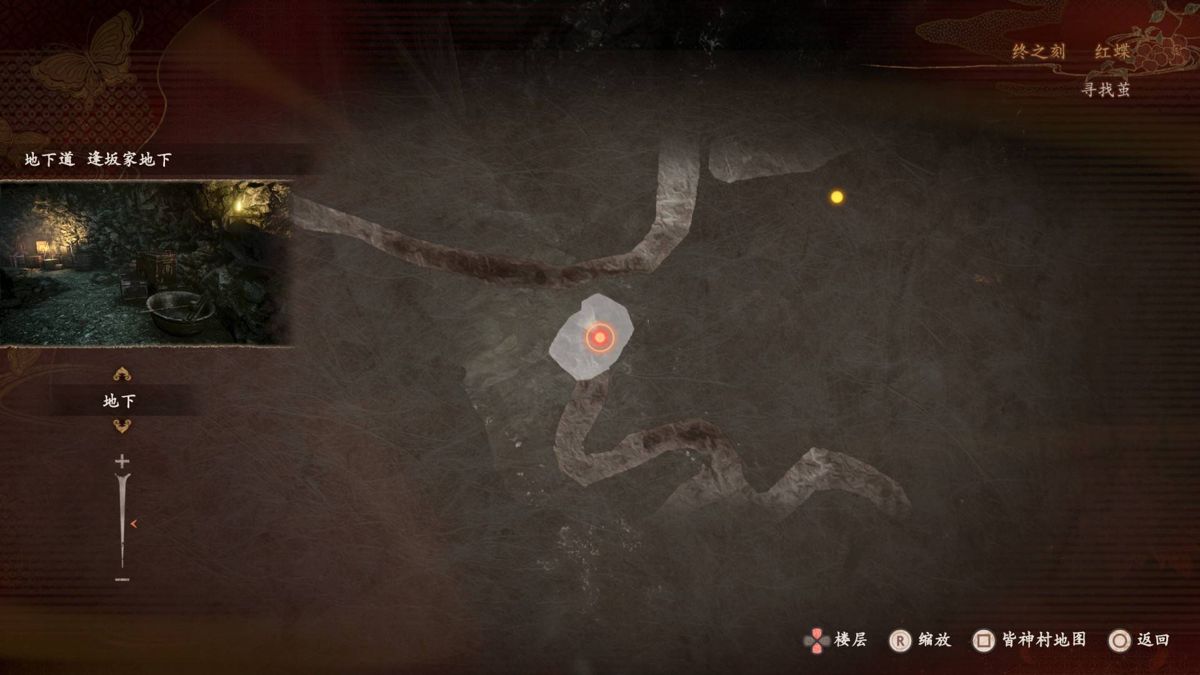Click the 楼层 floor option
This screenshot has width=1200, height=675.
click(x=838, y=640)
